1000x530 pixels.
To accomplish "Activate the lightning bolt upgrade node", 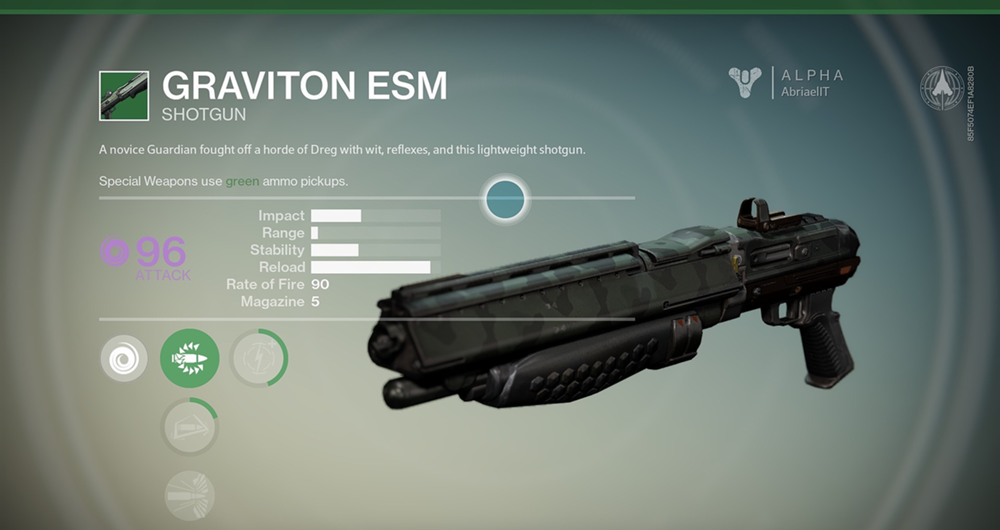I will click(x=258, y=358).
